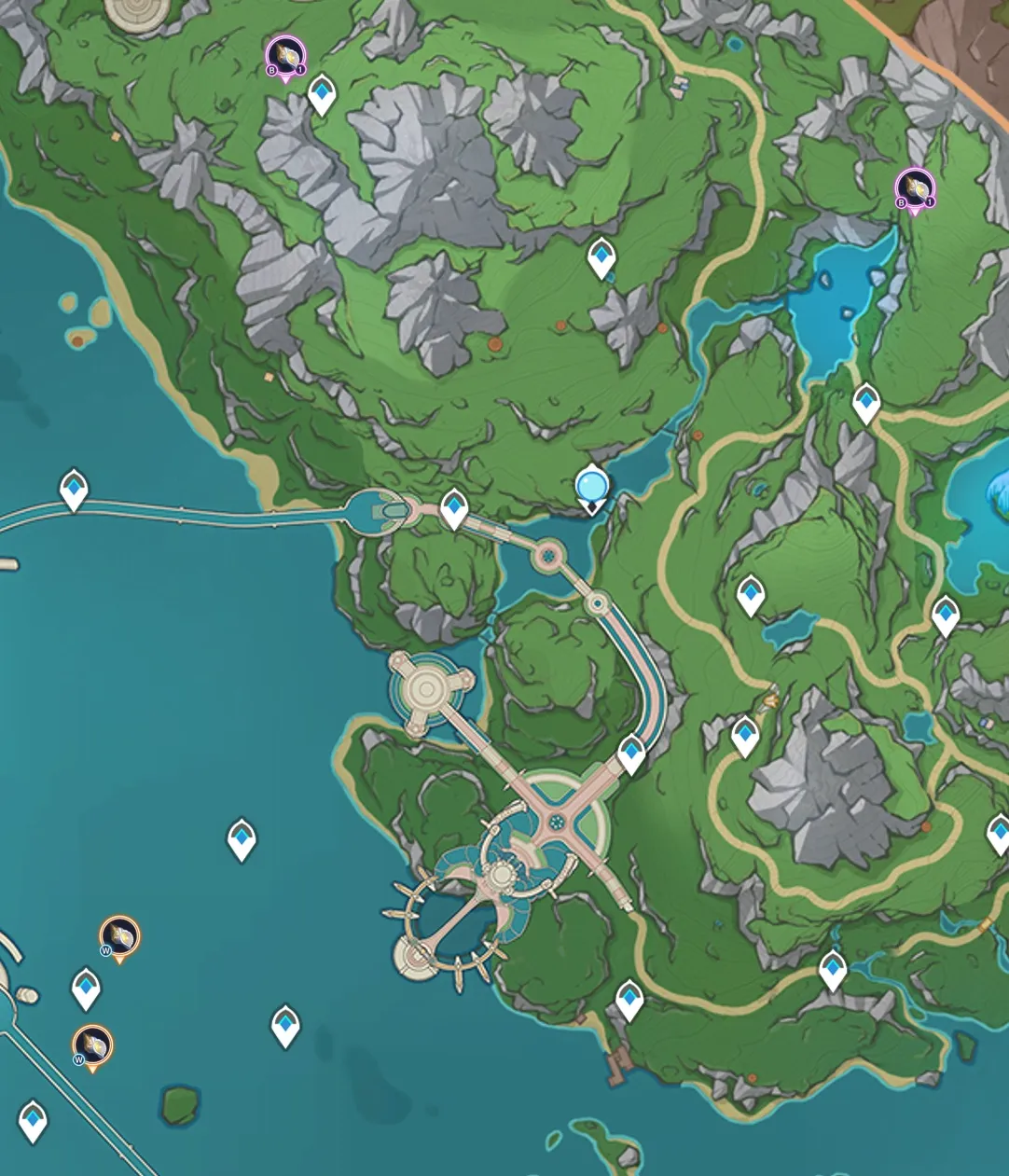Image resolution: width=1009 pixels, height=1176 pixels.
Task: Select the waypoint on the curved walkway near the plaza
Action: (x=631, y=754)
